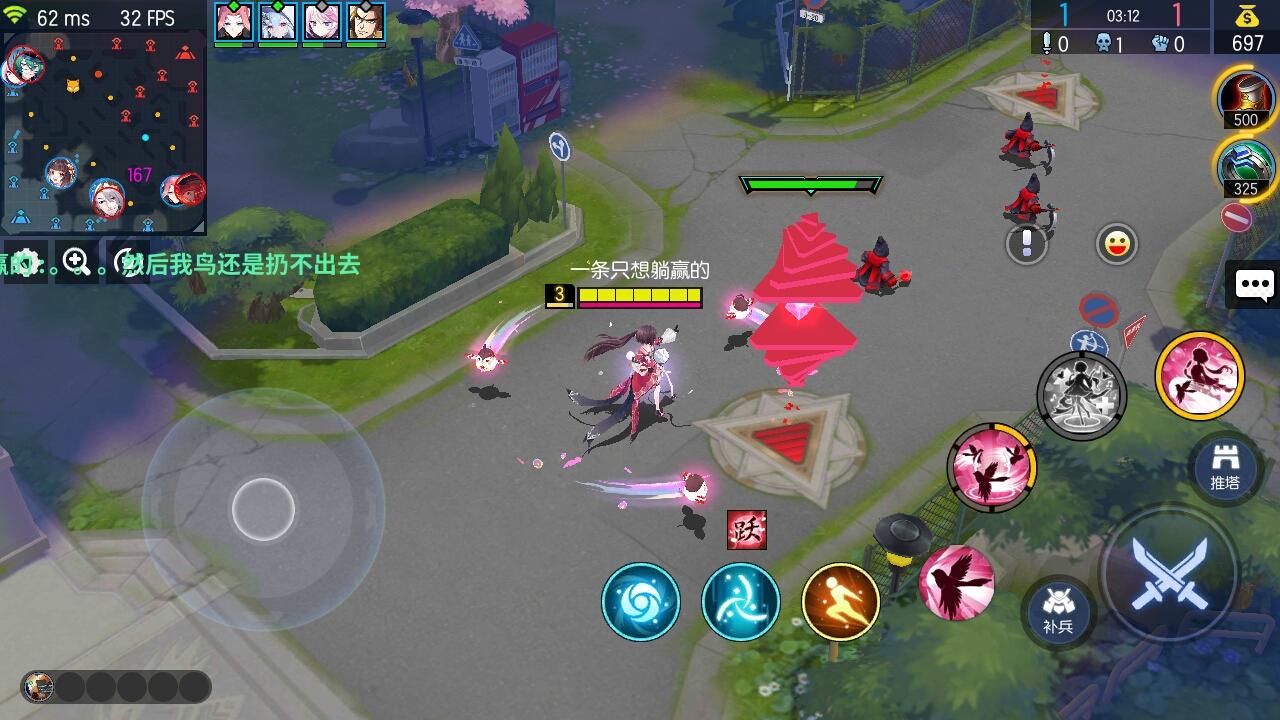Open the smiley emoji quick-chat wheel
This screenshot has height=720, width=1280.
pos(1115,241)
